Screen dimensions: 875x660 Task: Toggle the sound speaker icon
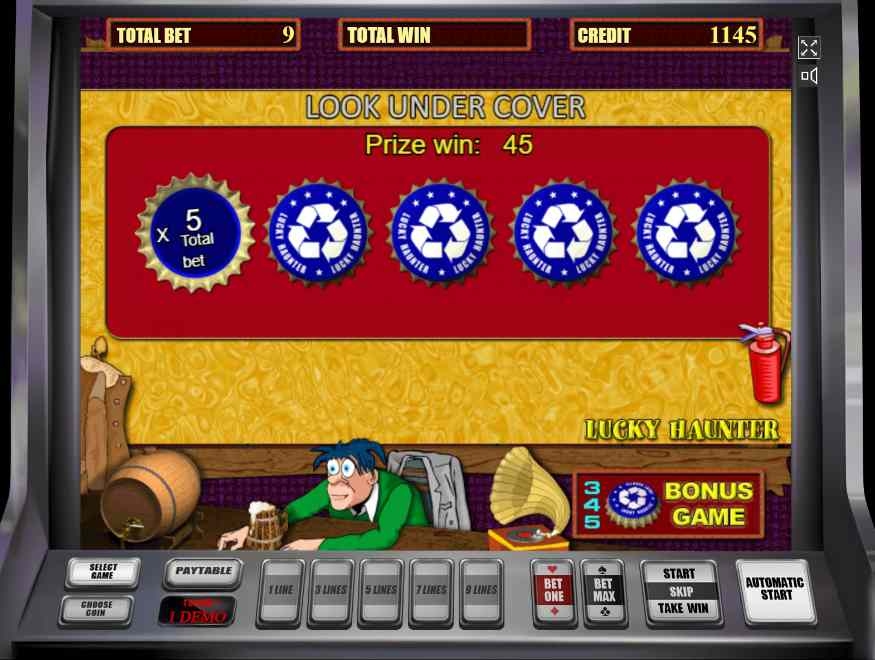coord(809,76)
